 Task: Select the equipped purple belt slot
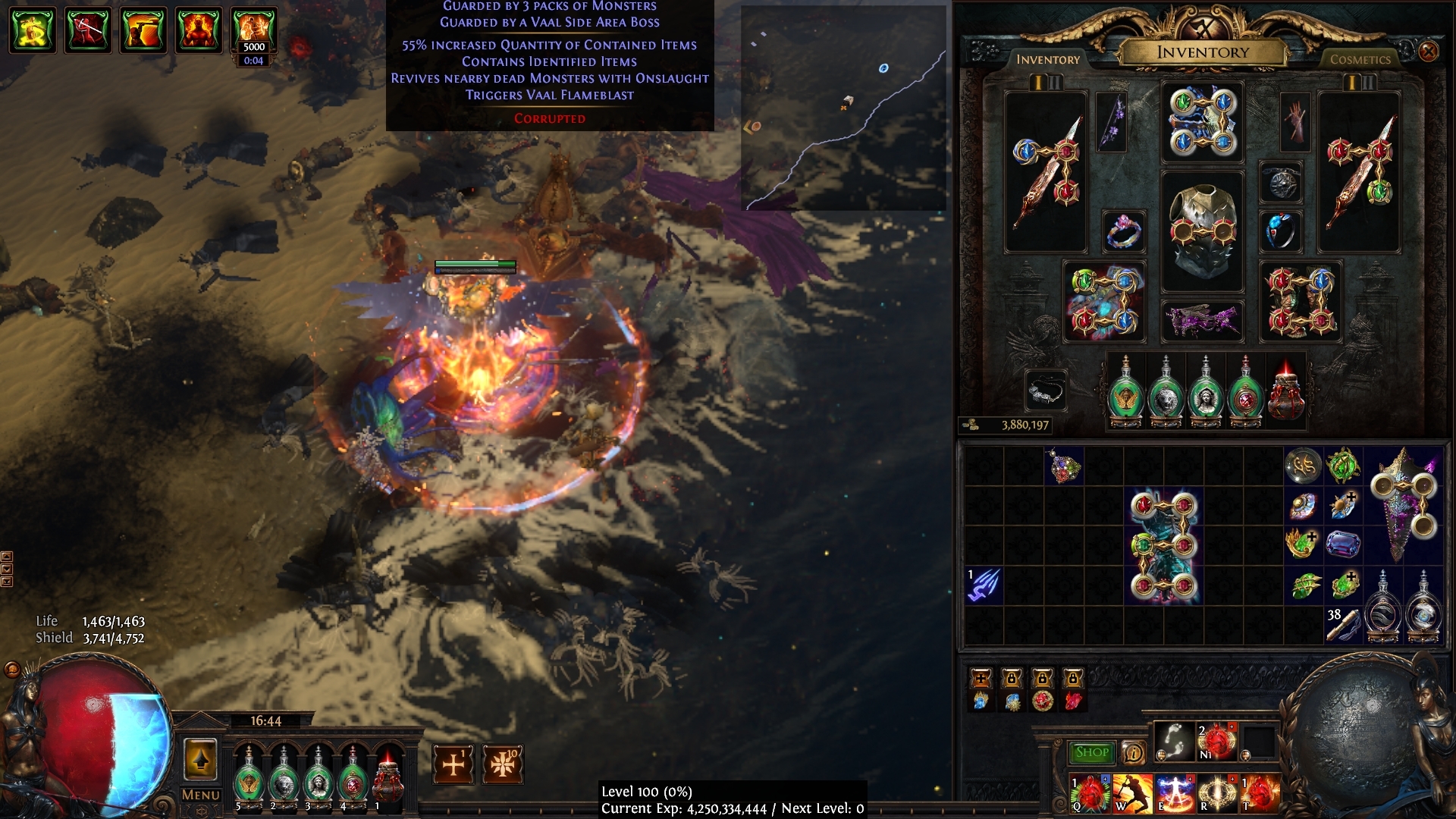pos(1202,318)
